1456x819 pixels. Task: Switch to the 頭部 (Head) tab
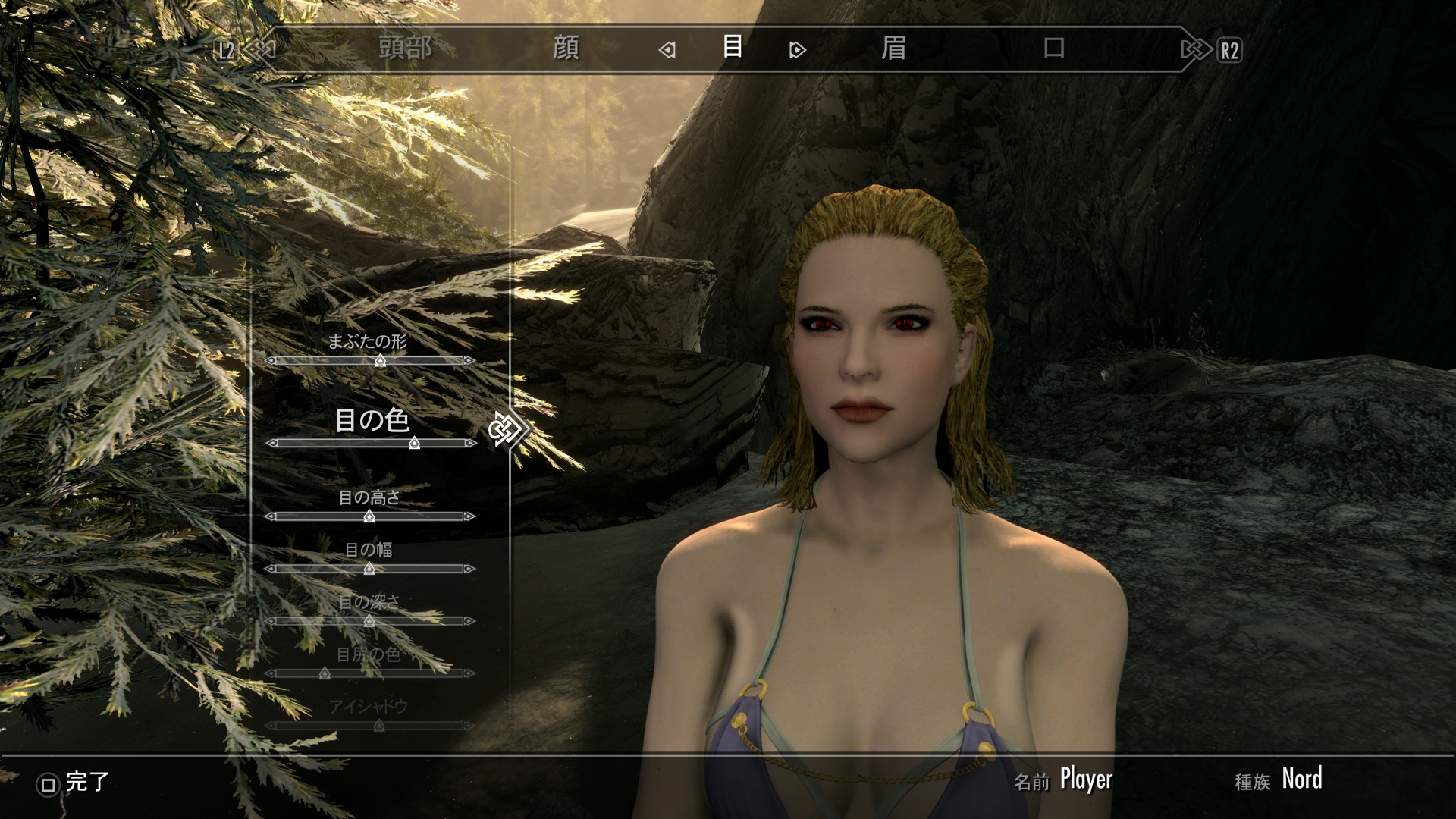click(x=406, y=49)
